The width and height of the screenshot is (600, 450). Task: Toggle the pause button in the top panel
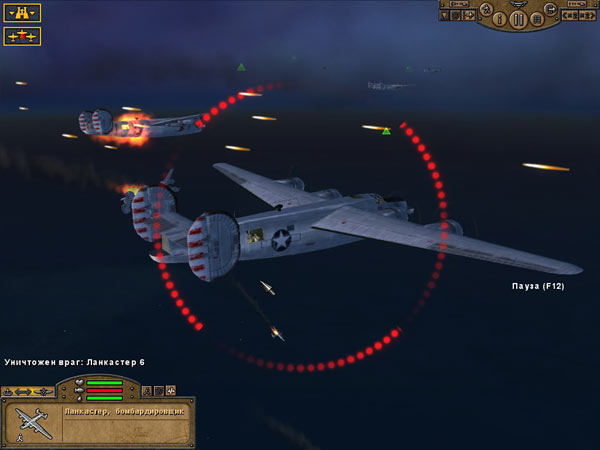[x=518, y=20]
